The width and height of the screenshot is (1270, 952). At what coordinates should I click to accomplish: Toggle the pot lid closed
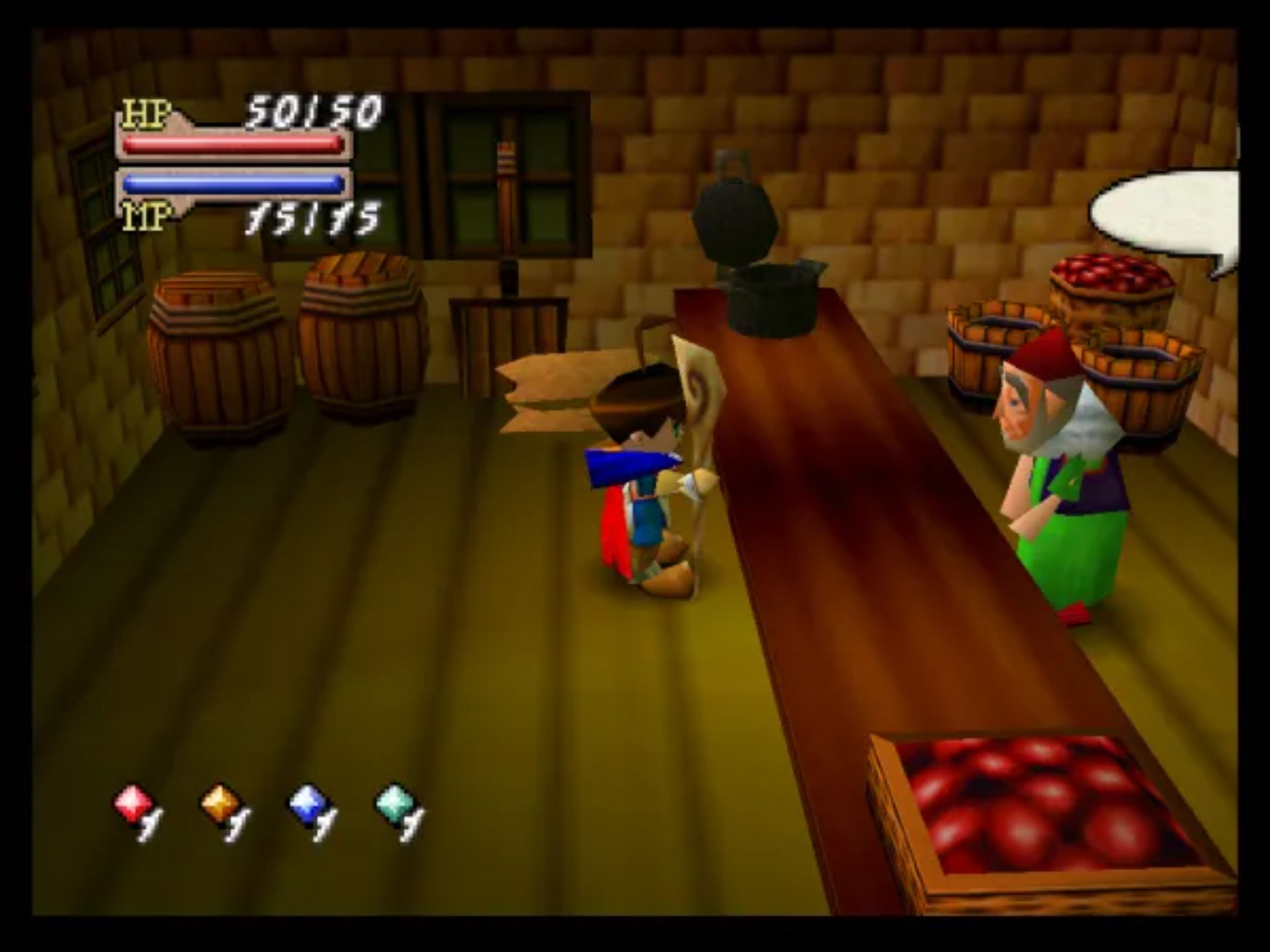(x=734, y=218)
